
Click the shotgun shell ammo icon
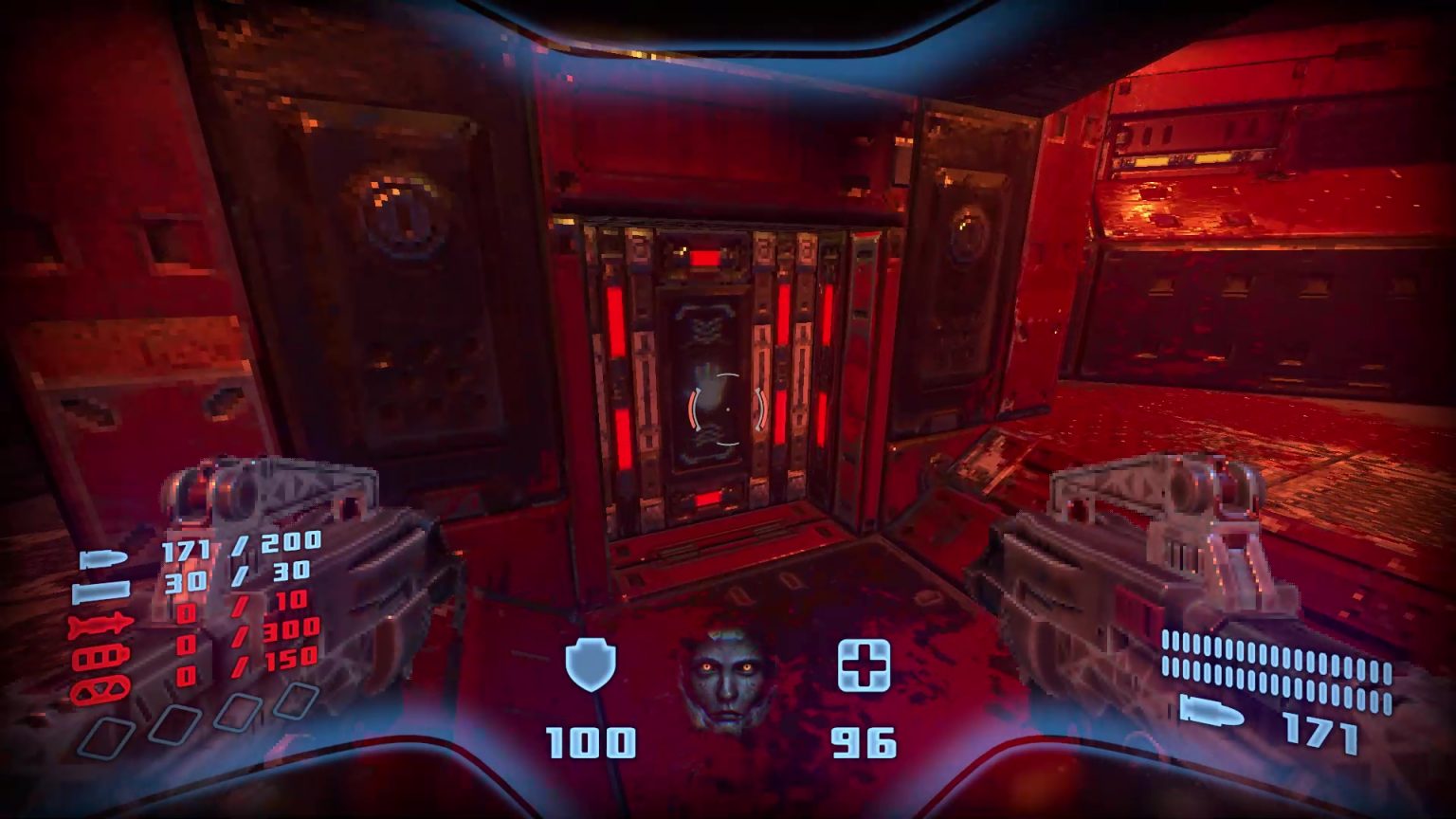[x=101, y=591]
